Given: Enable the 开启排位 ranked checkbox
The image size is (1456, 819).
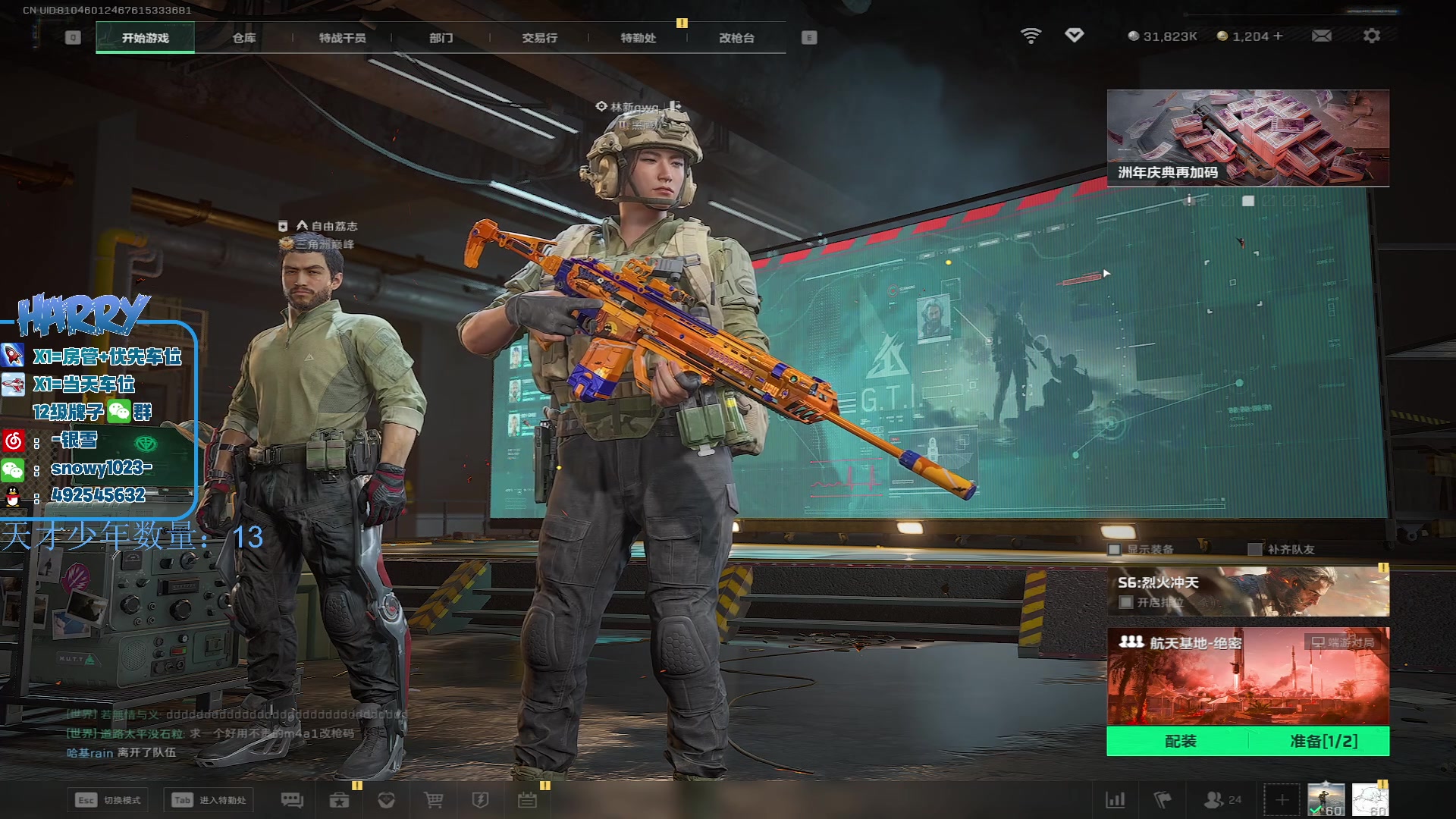Looking at the screenshot, I should (x=1126, y=602).
